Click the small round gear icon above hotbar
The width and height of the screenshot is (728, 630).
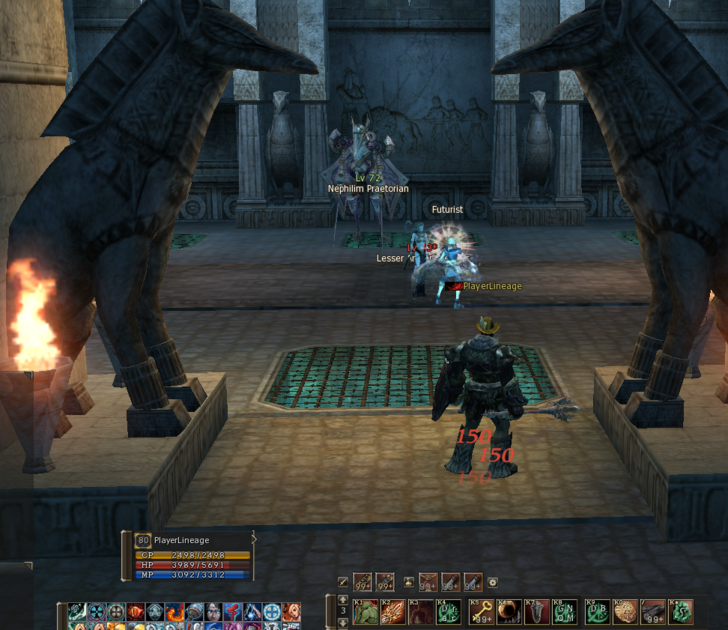tap(492, 582)
